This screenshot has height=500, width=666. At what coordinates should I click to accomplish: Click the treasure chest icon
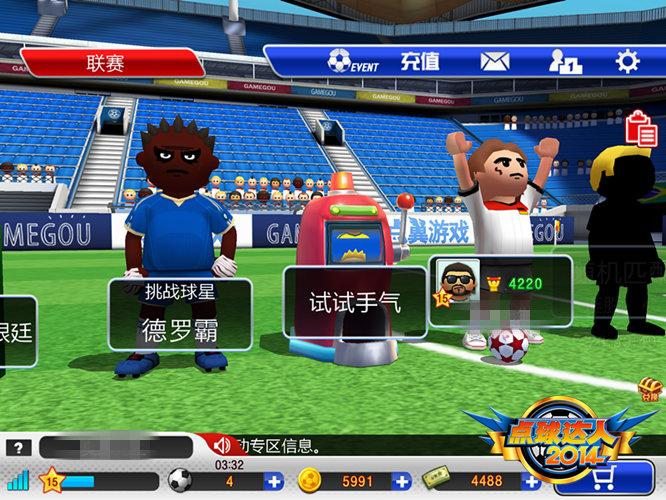(x=650, y=388)
